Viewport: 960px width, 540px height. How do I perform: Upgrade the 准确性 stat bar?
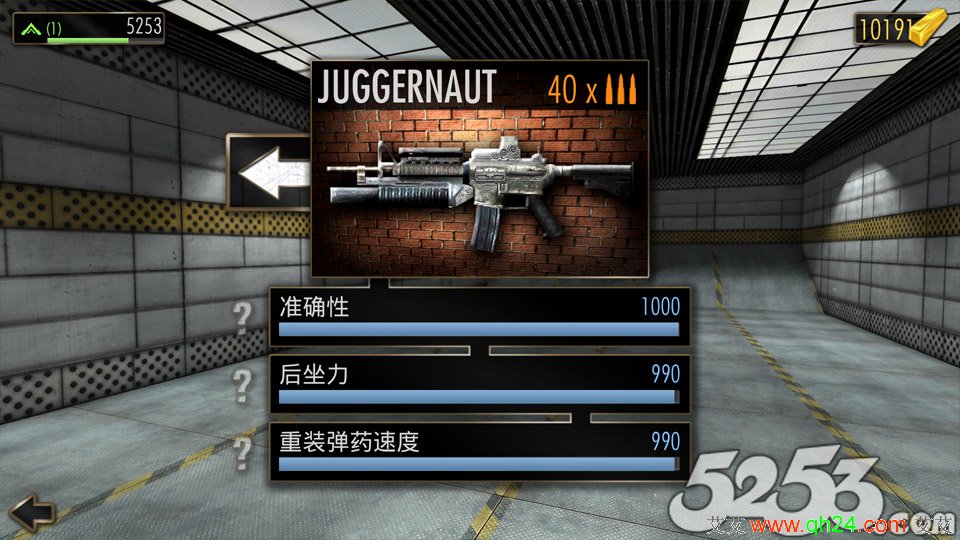point(479,318)
